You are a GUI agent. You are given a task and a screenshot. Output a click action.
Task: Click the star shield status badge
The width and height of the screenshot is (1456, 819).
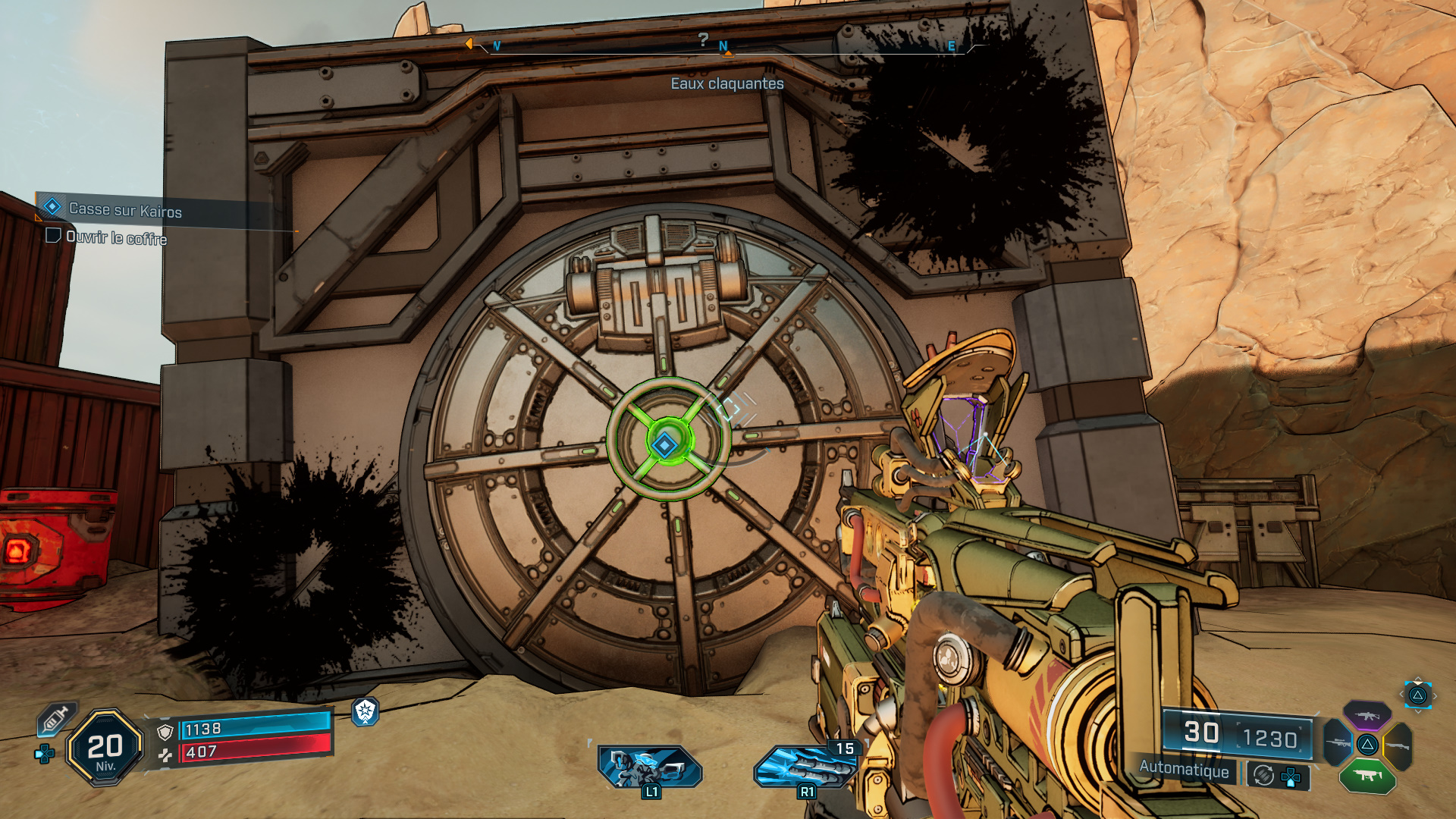(x=366, y=711)
